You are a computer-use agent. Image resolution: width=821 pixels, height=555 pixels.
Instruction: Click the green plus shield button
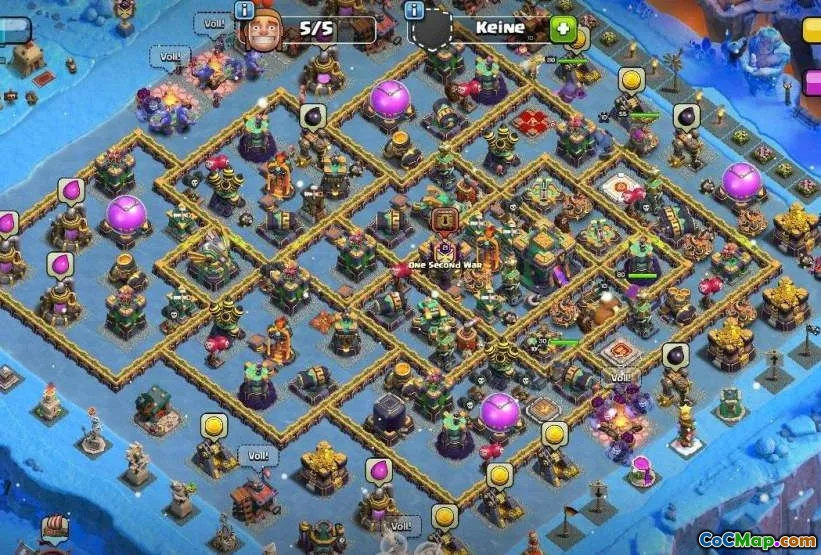click(563, 29)
